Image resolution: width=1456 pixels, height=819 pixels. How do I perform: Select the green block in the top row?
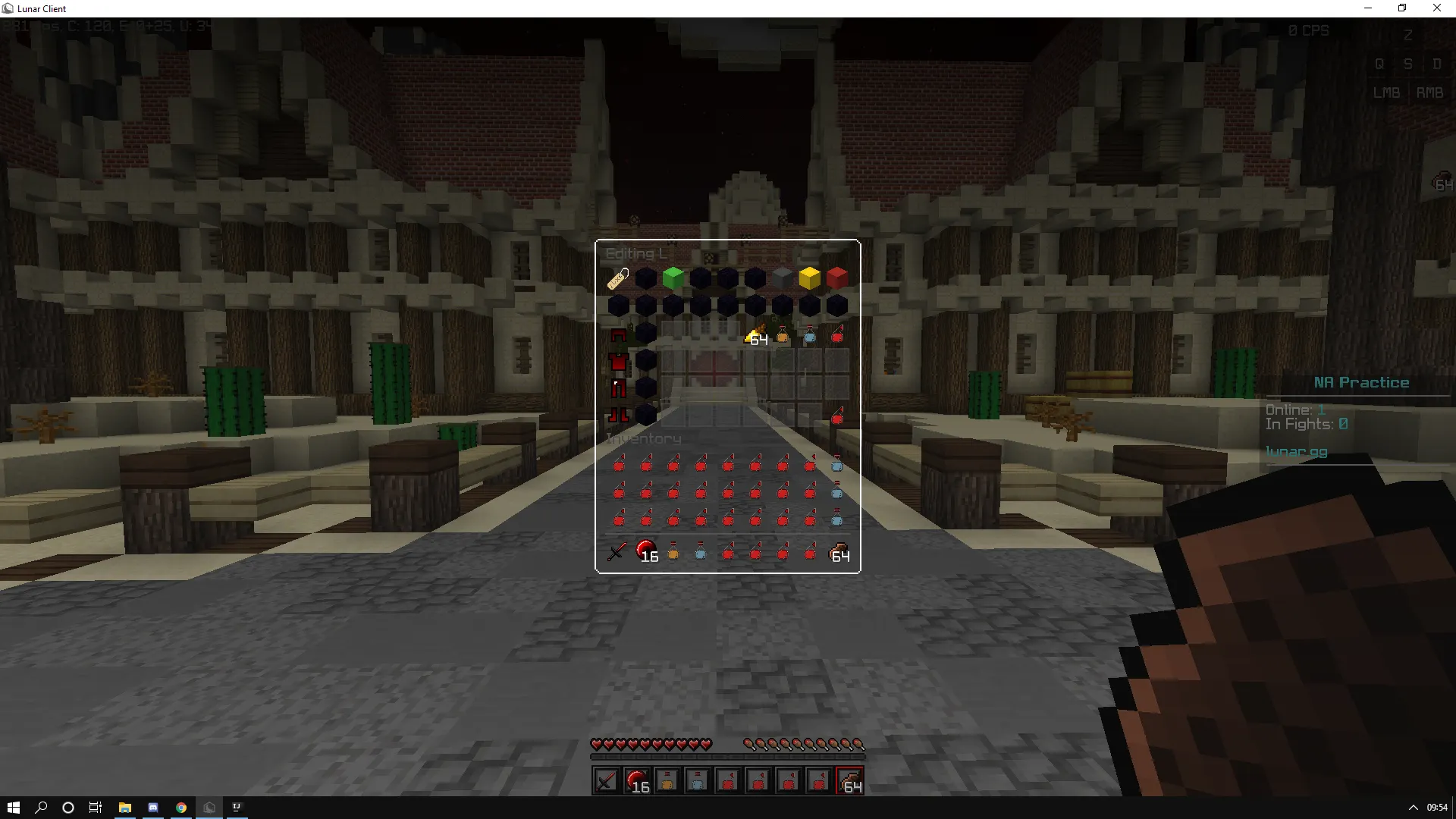tap(673, 278)
